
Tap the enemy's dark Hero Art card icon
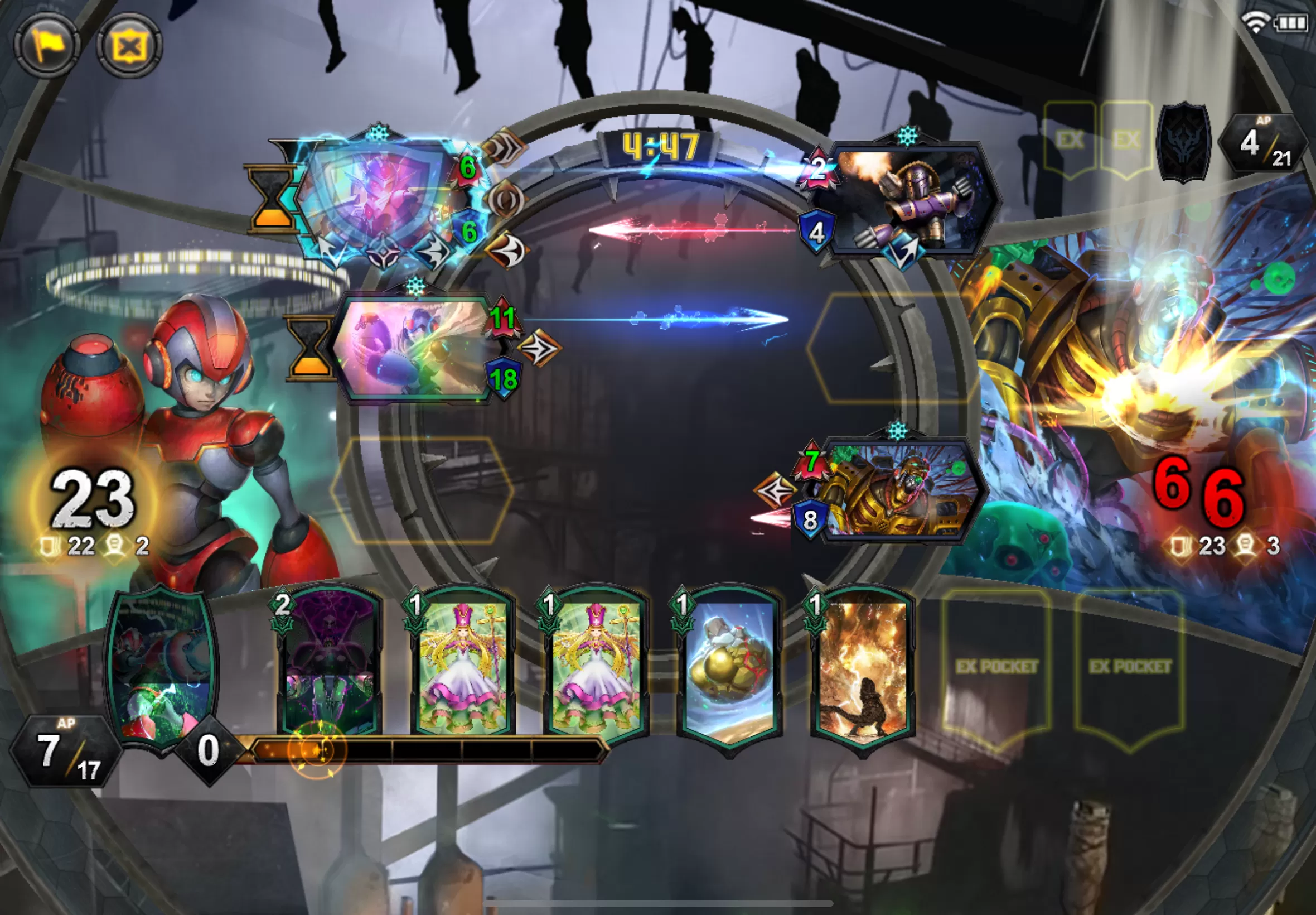pos(1185,142)
